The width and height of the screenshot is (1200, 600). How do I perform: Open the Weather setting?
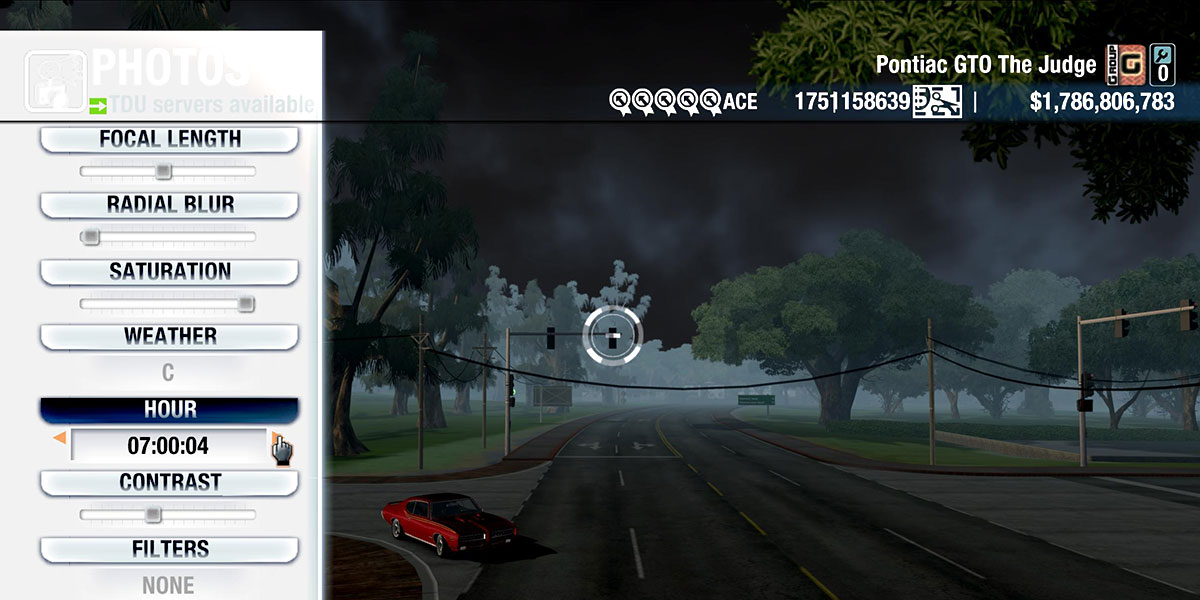[x=169, y=337]
